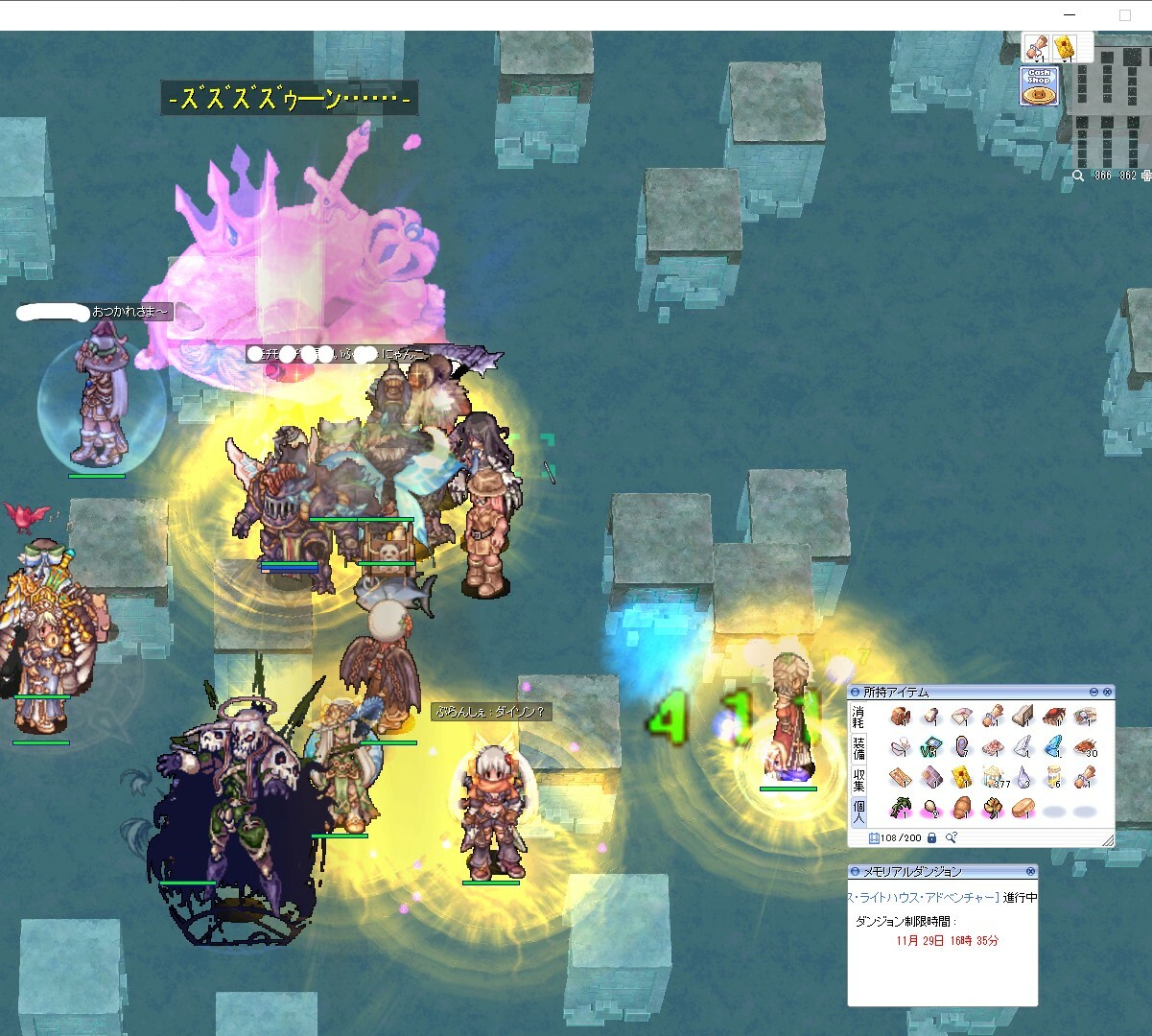Select the grilled meat stack of 30
The height and width of the screenshot is (1036, 1152).
coord(1084,746)
